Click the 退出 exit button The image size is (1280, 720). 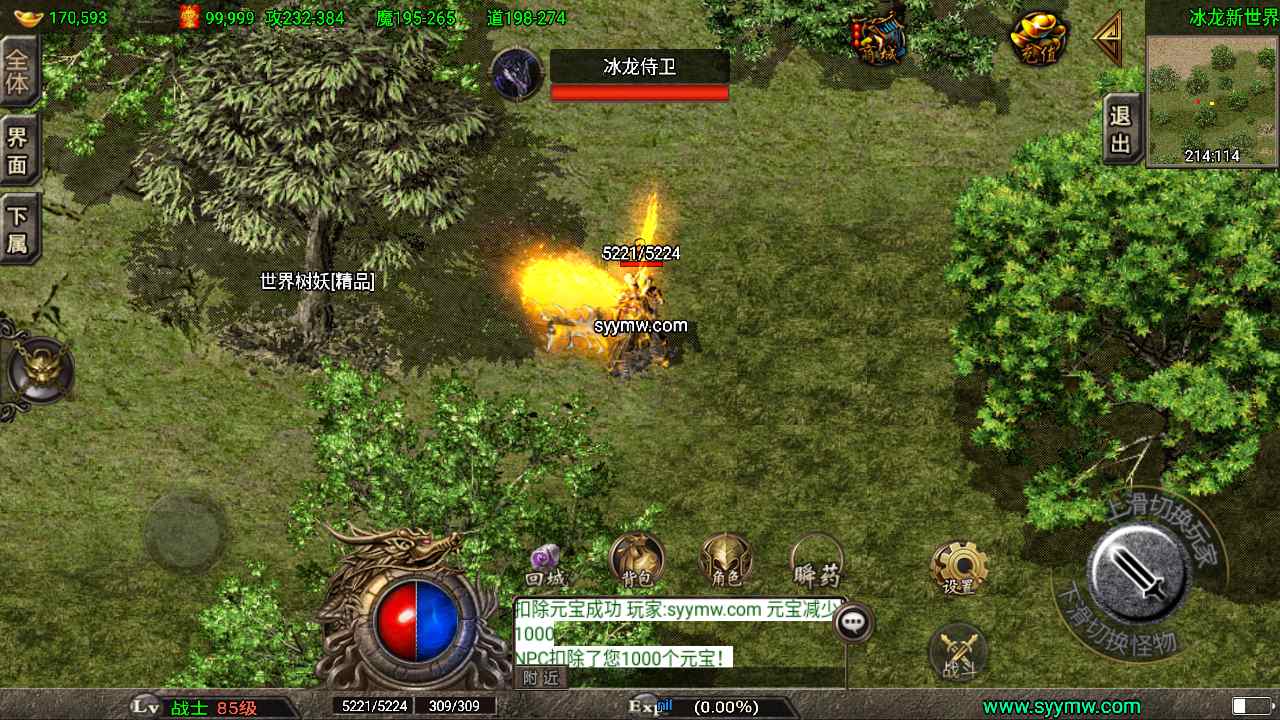pos(1122,129)
